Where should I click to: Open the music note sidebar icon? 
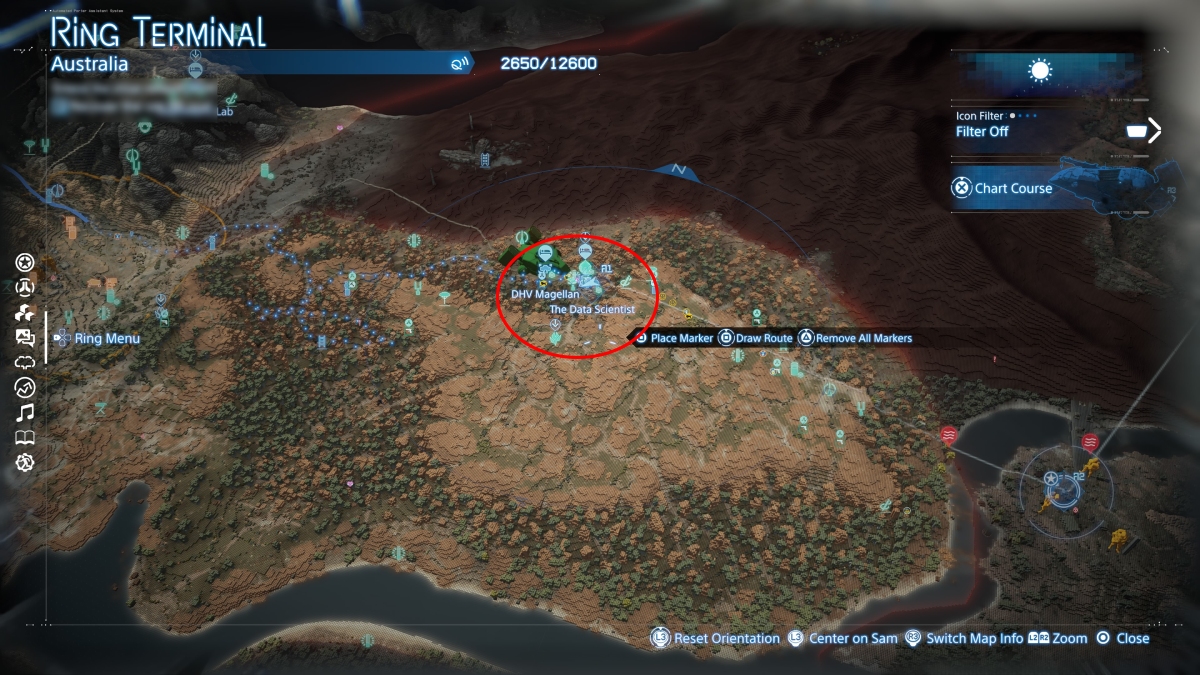[x=26, y=412]
